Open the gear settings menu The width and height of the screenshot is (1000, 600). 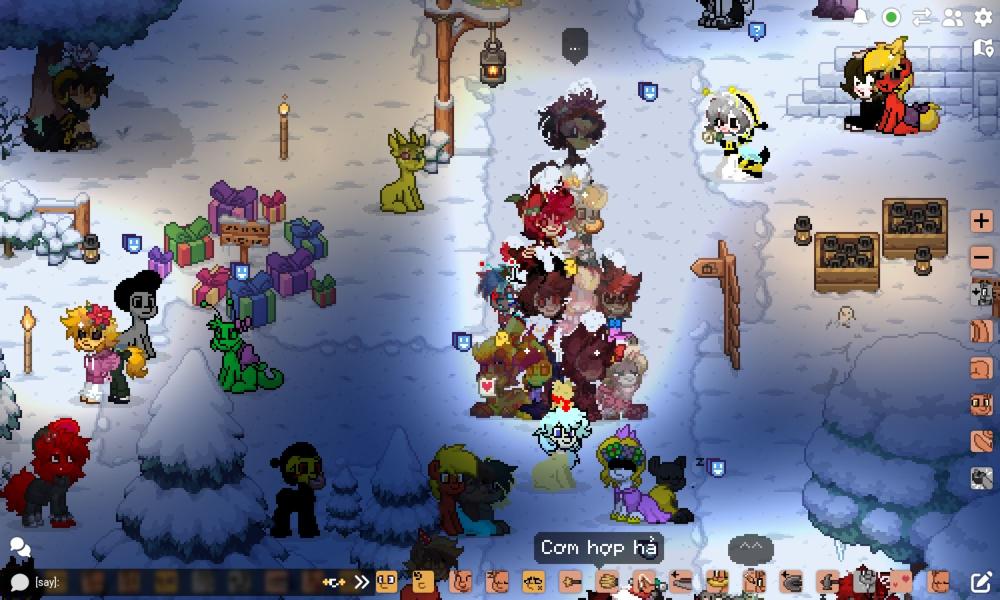[982, 17]
